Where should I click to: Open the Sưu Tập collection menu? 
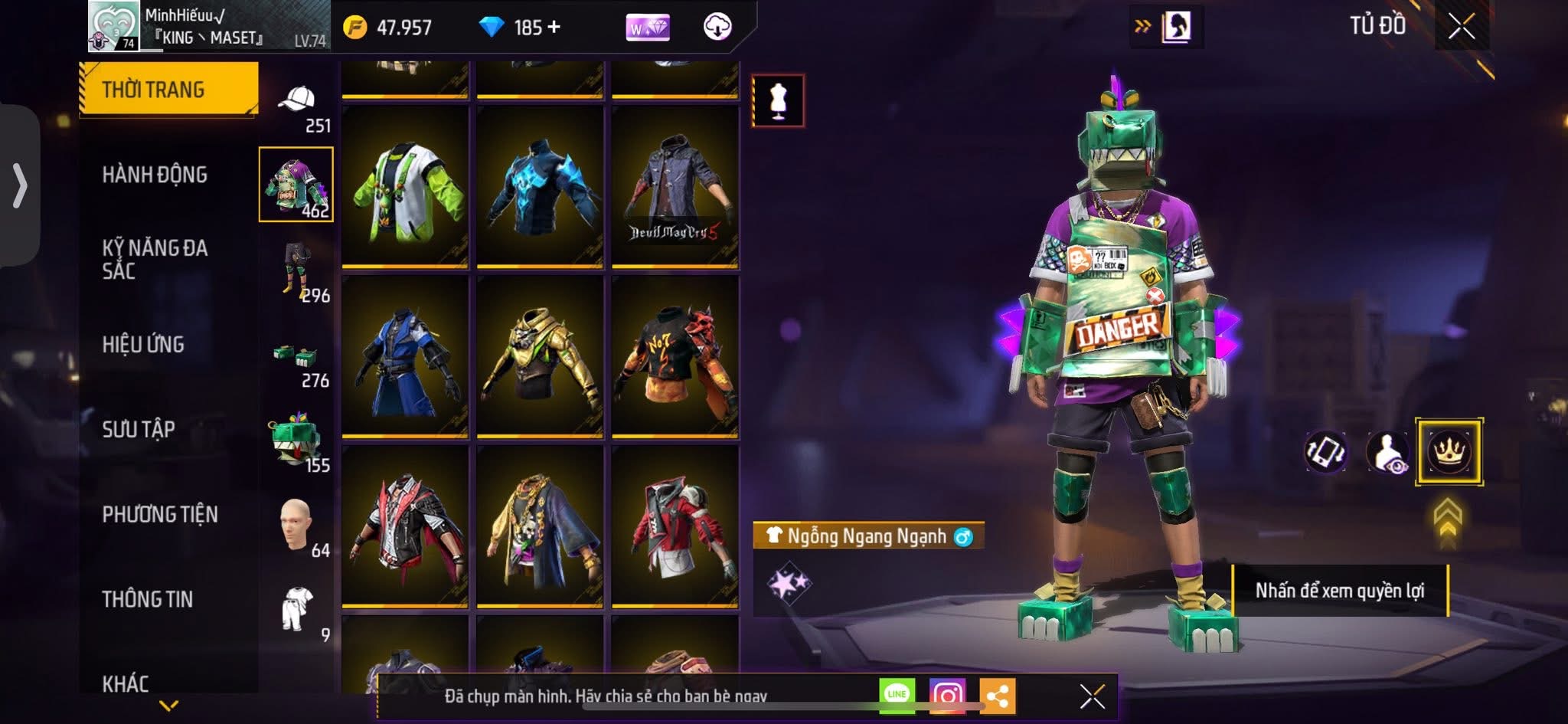[139, 429]
